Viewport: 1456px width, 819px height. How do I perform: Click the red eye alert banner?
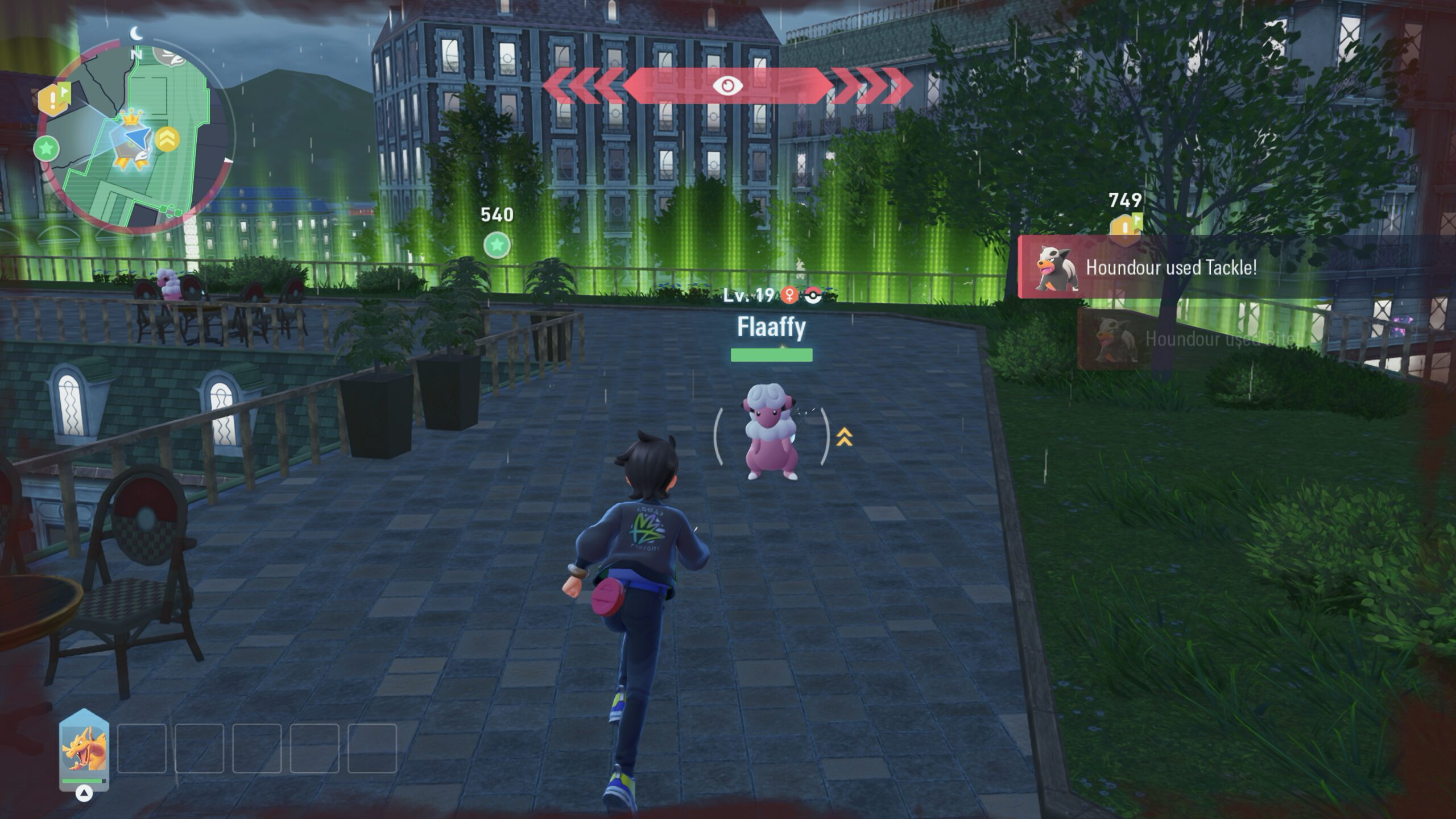727,86
